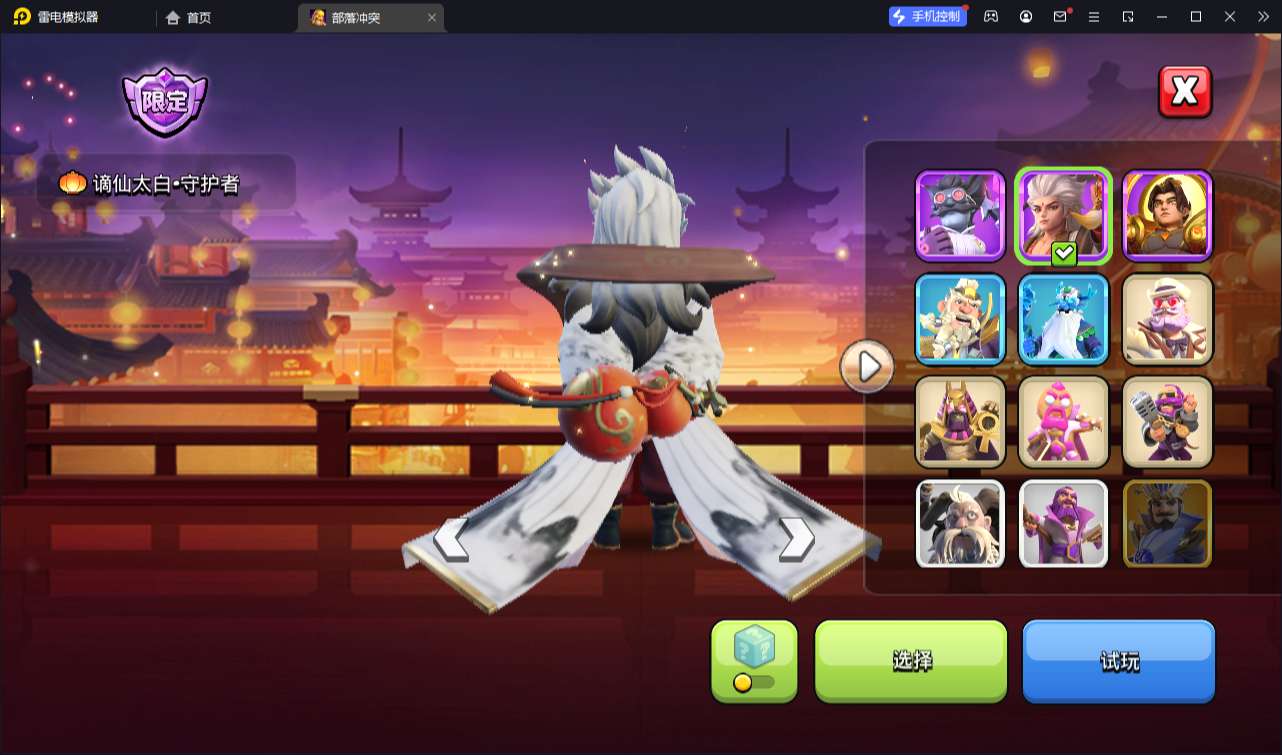Click the lantern icon before 谪仙太白·守护者
The image size is (1282, 755).
click(x=72, y=183)
